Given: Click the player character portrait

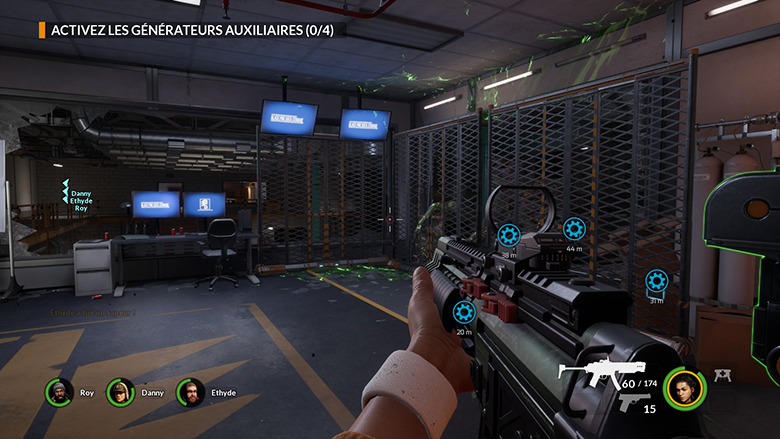Looking at the screenshot, I should 684,389.
